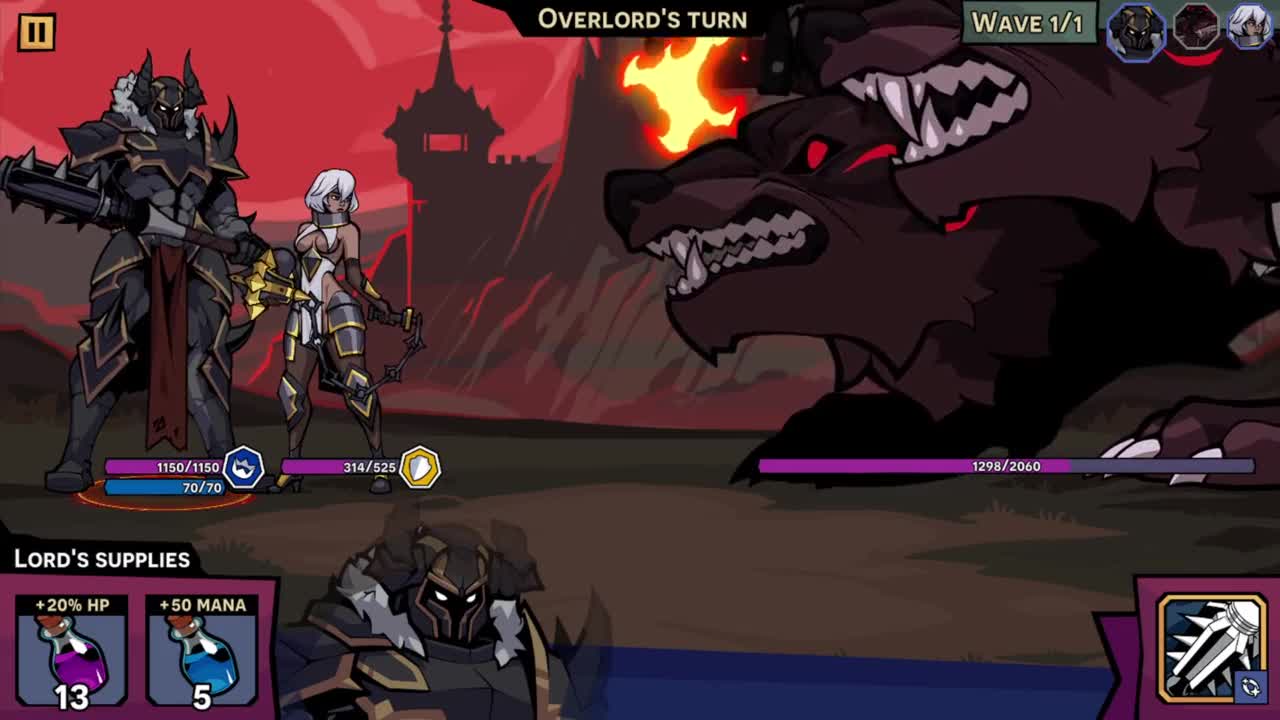Use the +50 Mana blue potion

pyautogui.click(x=201, y=650)
